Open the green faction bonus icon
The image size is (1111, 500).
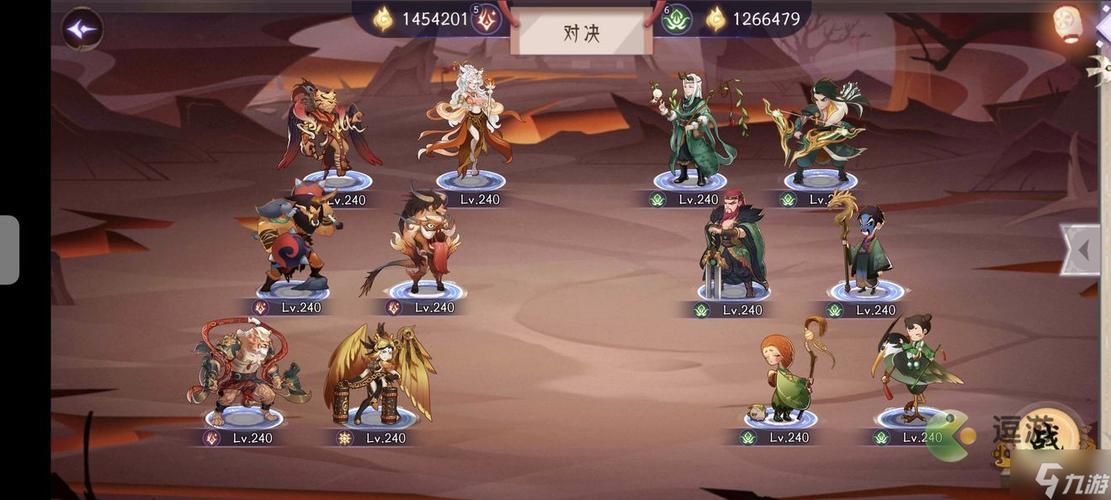[x=677, y=19]
